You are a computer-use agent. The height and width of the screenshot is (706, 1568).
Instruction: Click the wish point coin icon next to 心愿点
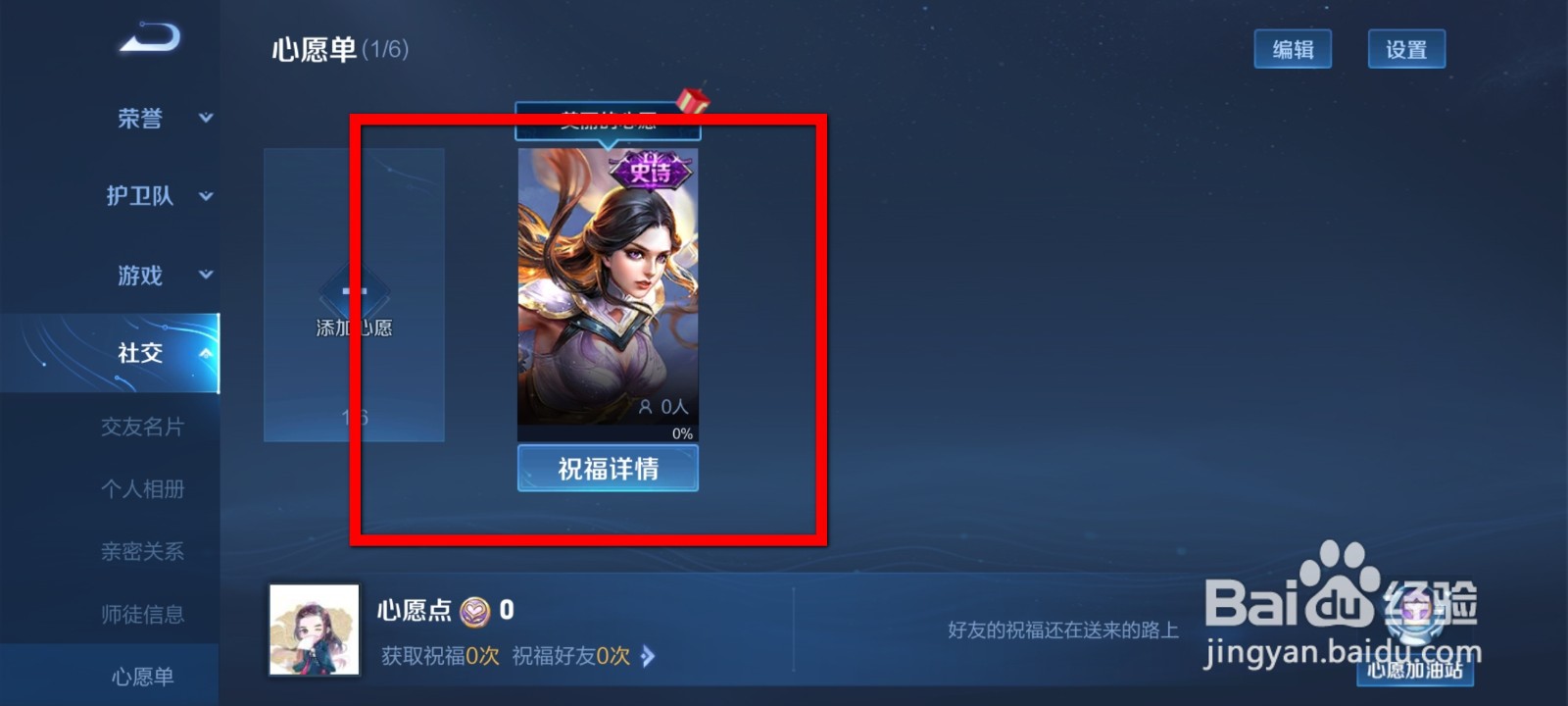coord(477,612)
